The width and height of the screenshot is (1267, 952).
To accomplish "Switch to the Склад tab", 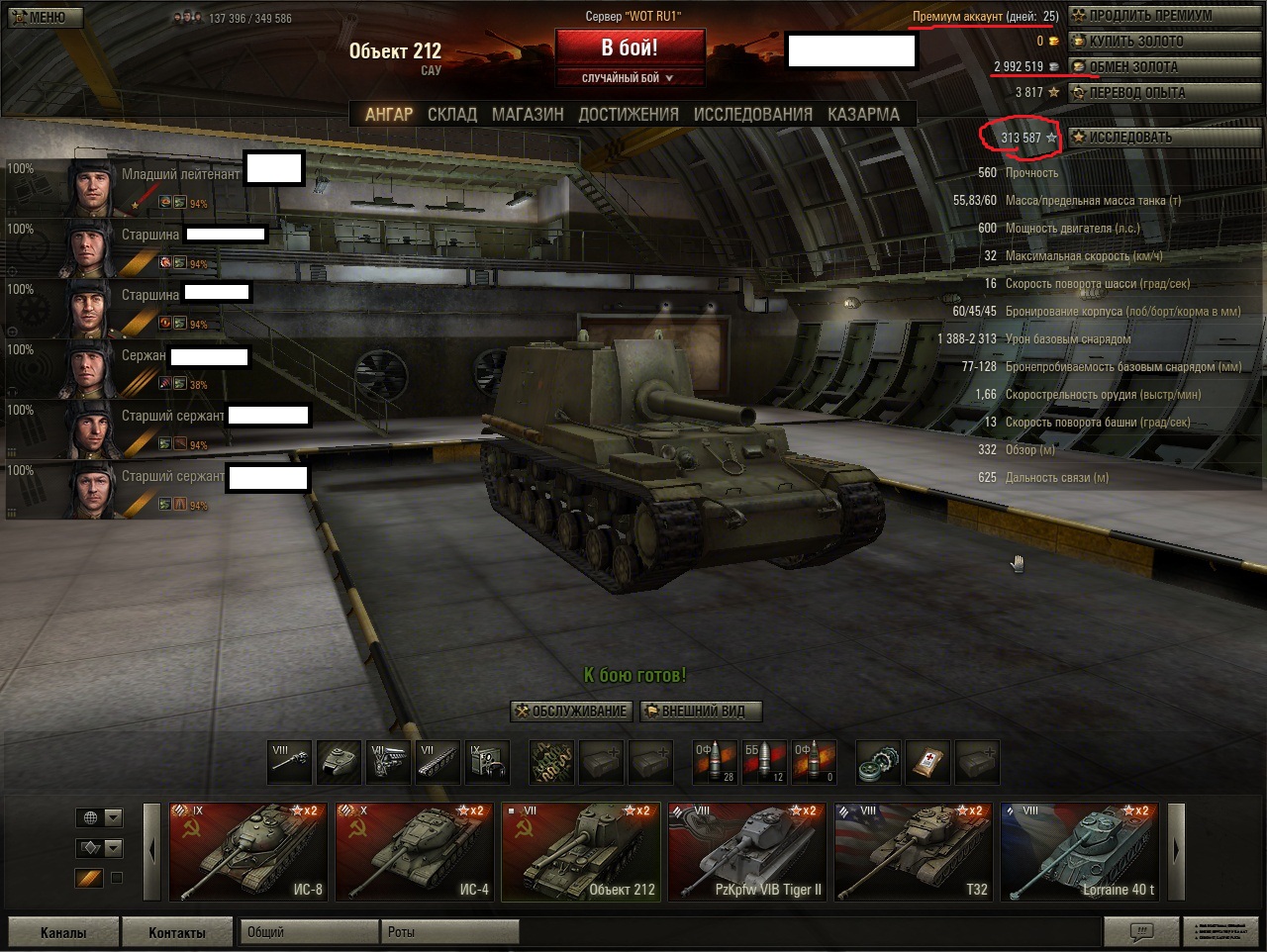I will click(451, 115).
